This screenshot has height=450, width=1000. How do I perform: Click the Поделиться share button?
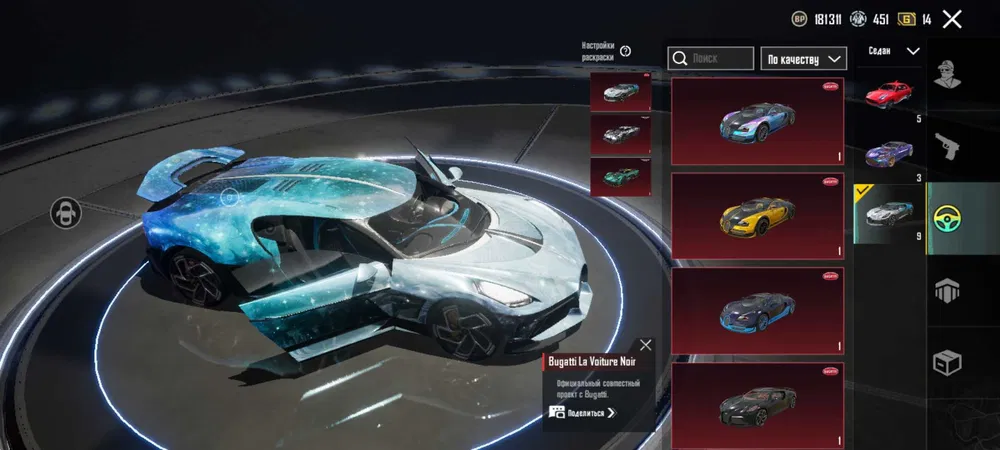tap(582, 412)
